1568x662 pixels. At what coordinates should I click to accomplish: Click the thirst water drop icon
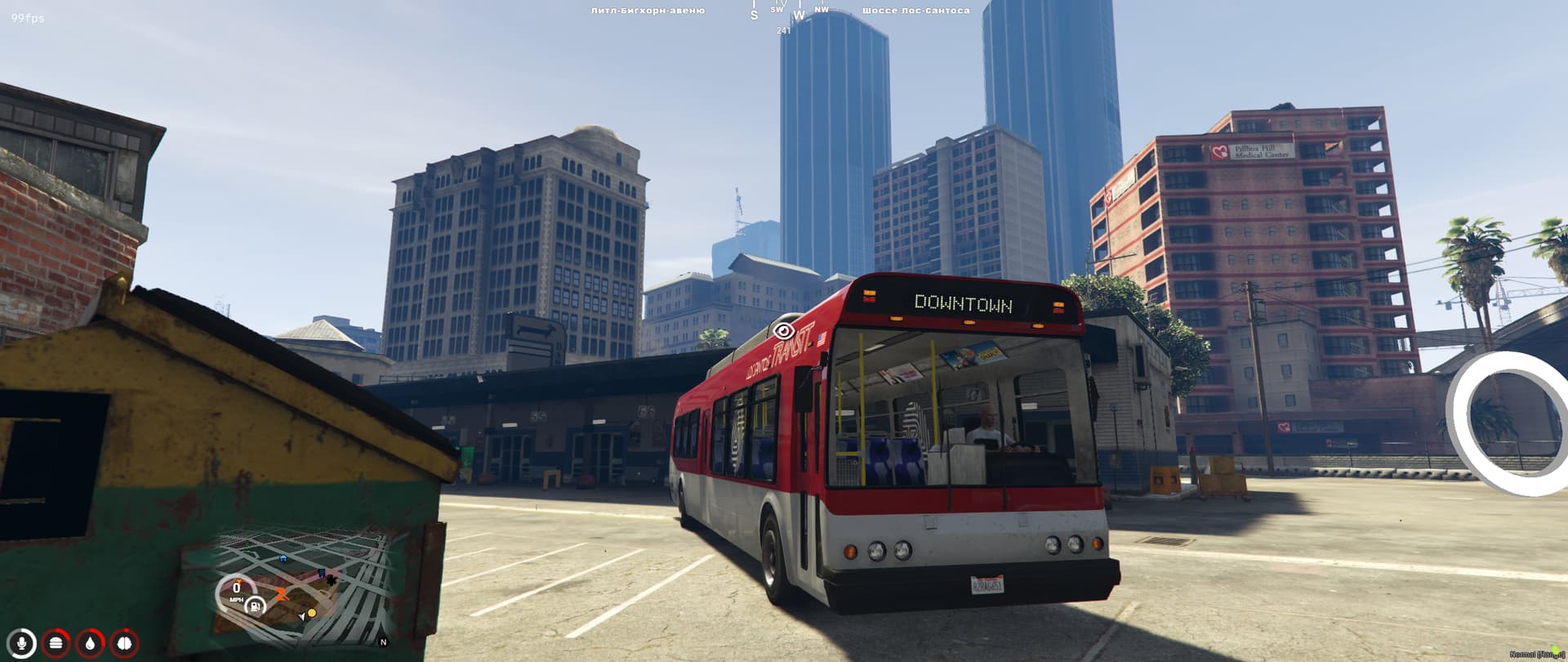point(88,644)
